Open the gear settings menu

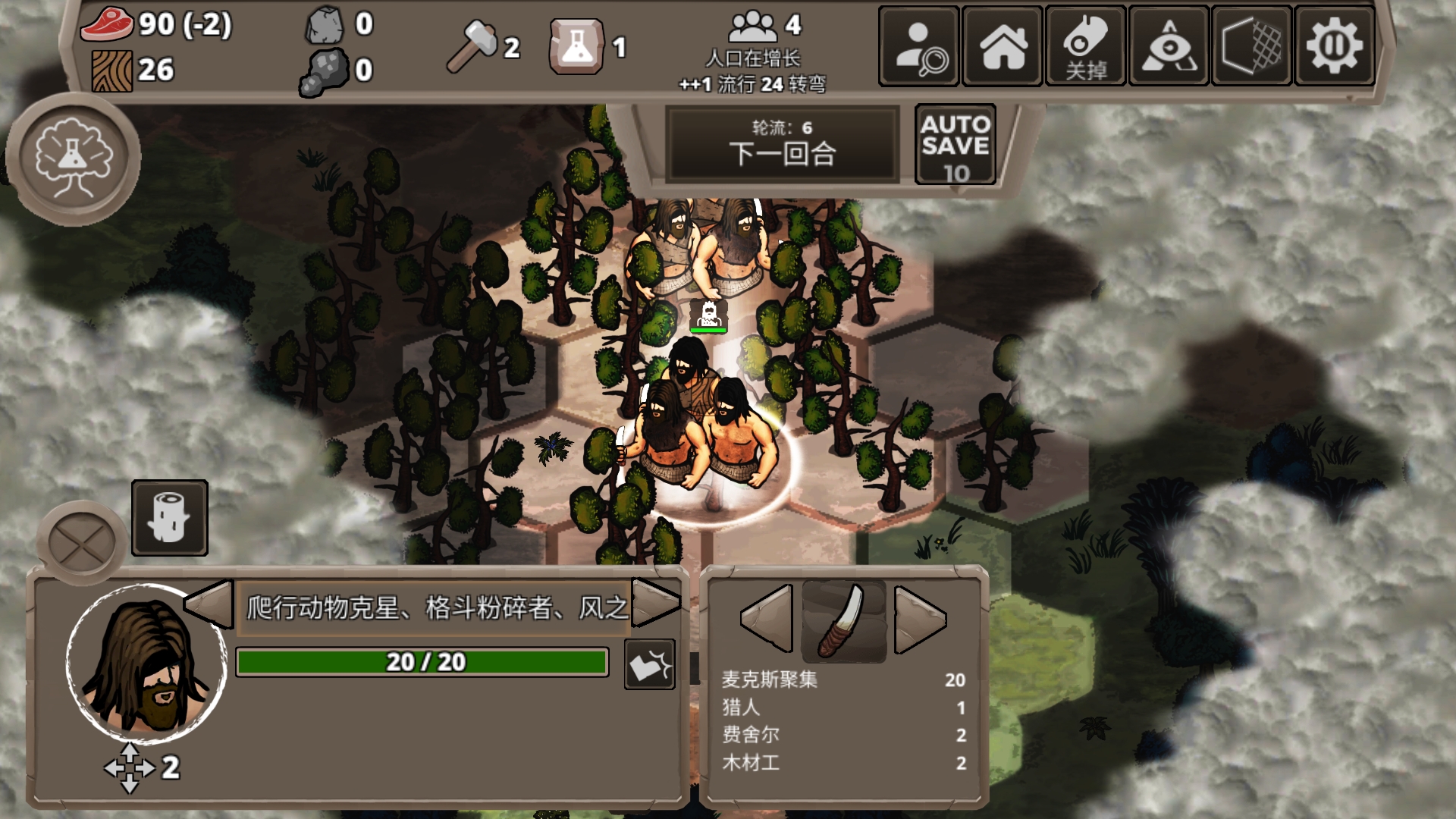(1335, 47)
